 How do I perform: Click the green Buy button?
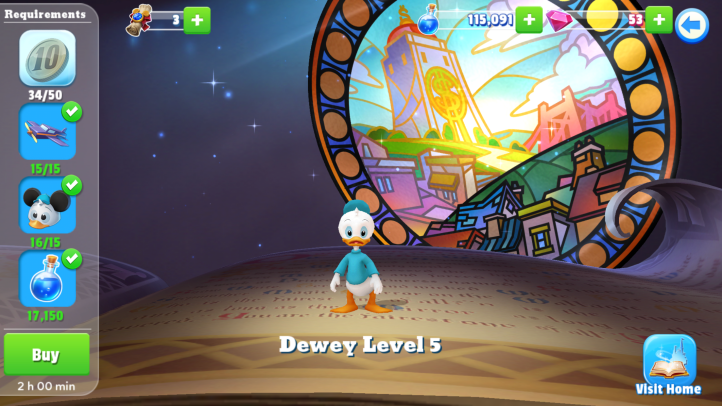46,354
